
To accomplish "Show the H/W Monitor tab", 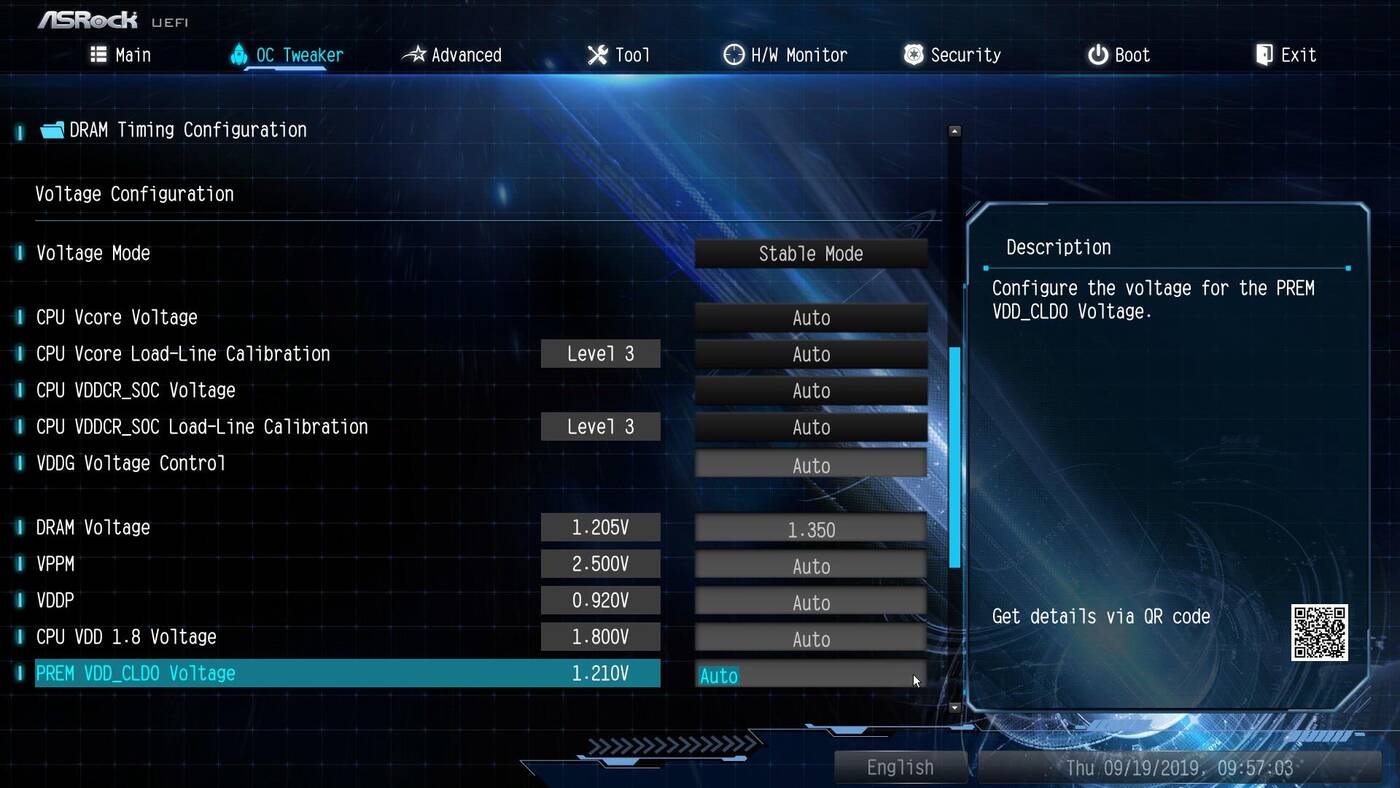I will coord(785,55).
